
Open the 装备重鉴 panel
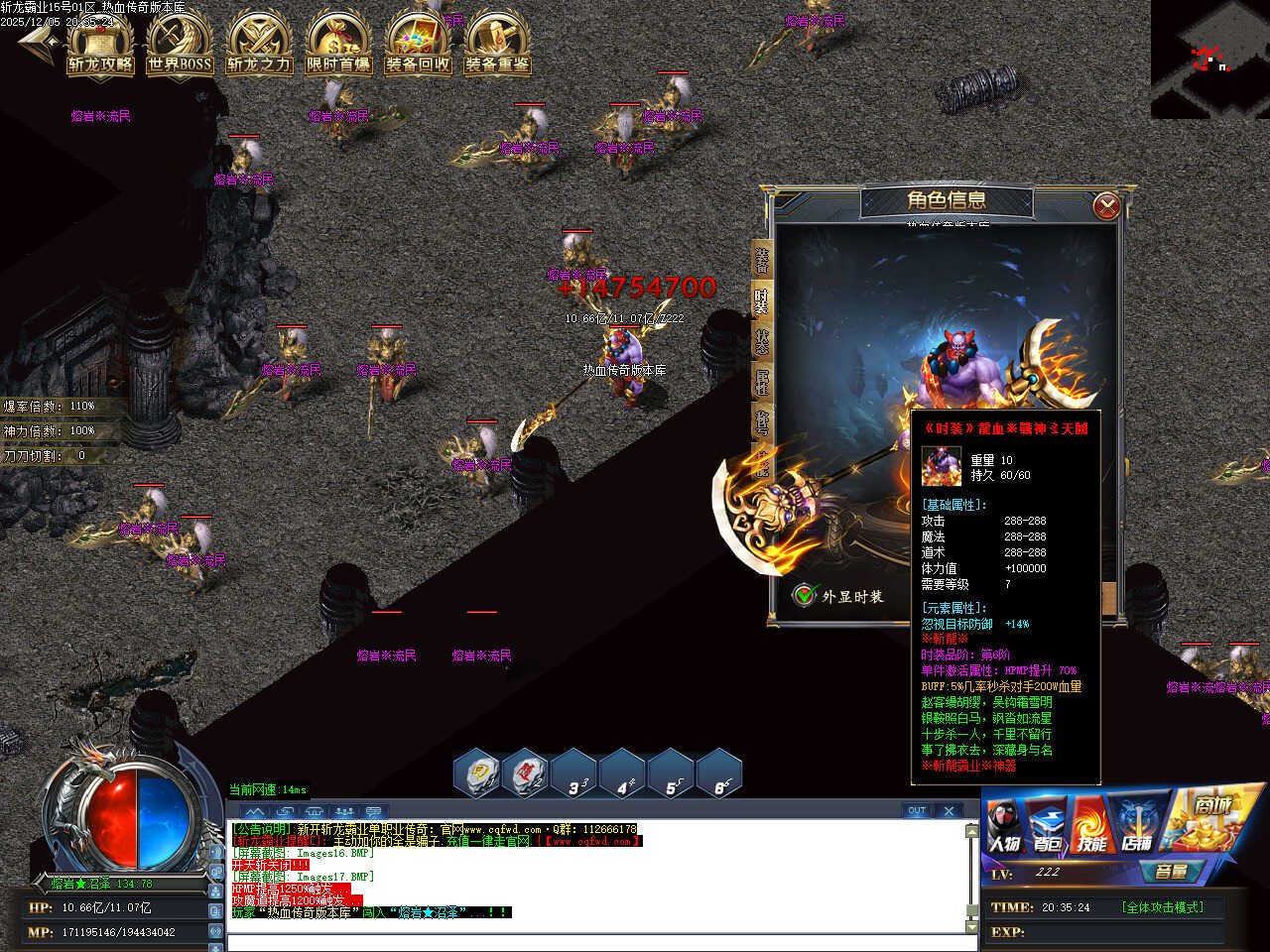(x=497, y=46)
